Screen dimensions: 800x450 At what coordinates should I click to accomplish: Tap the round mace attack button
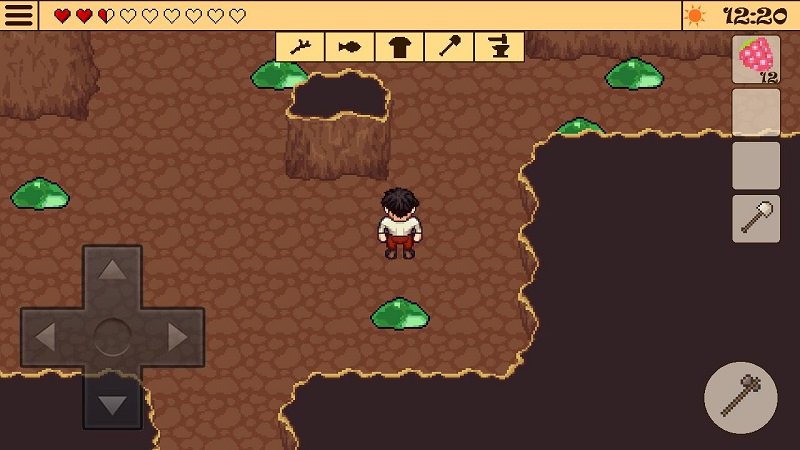point(741,398)
